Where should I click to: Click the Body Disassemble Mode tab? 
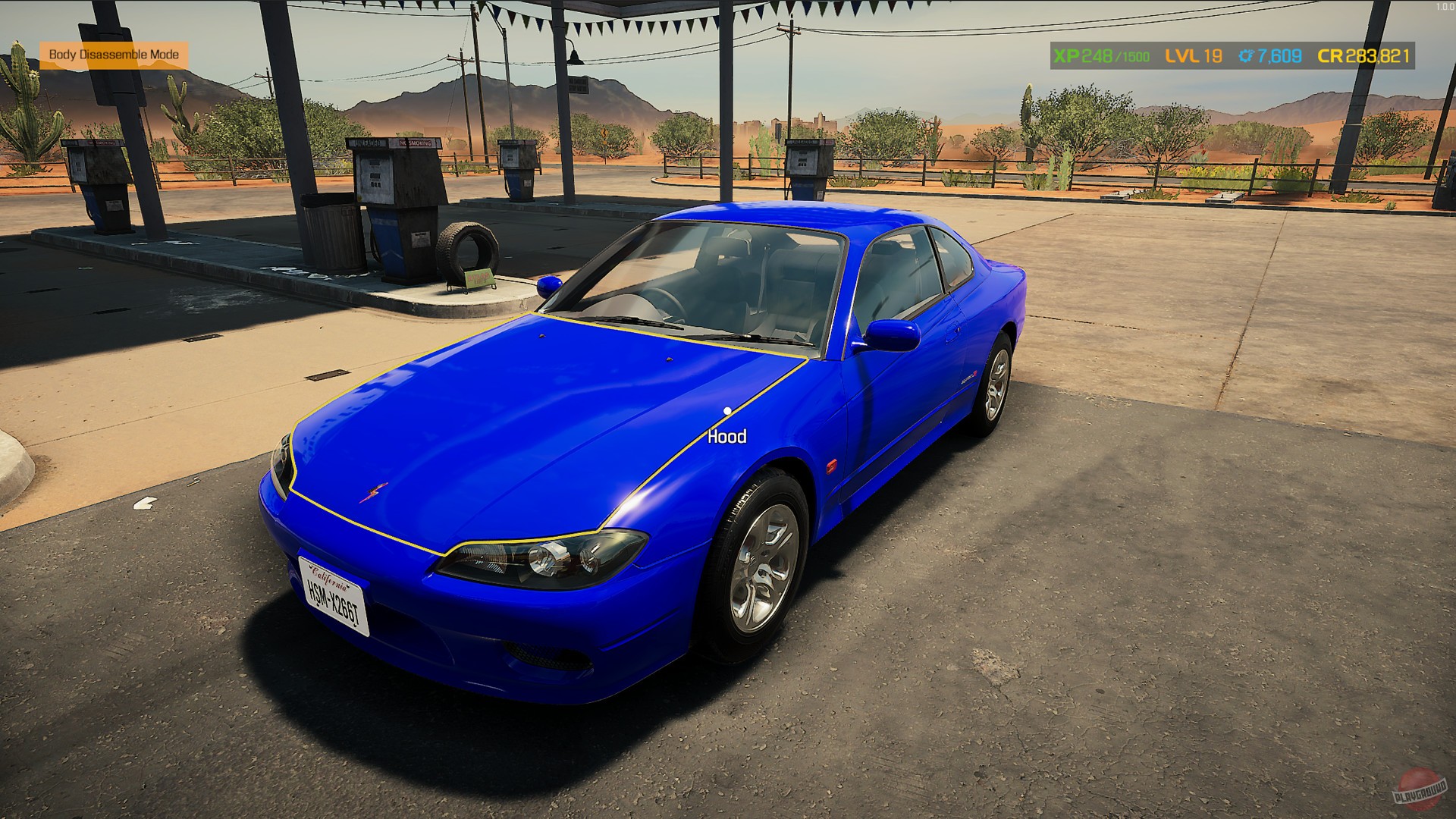point(115,55)
